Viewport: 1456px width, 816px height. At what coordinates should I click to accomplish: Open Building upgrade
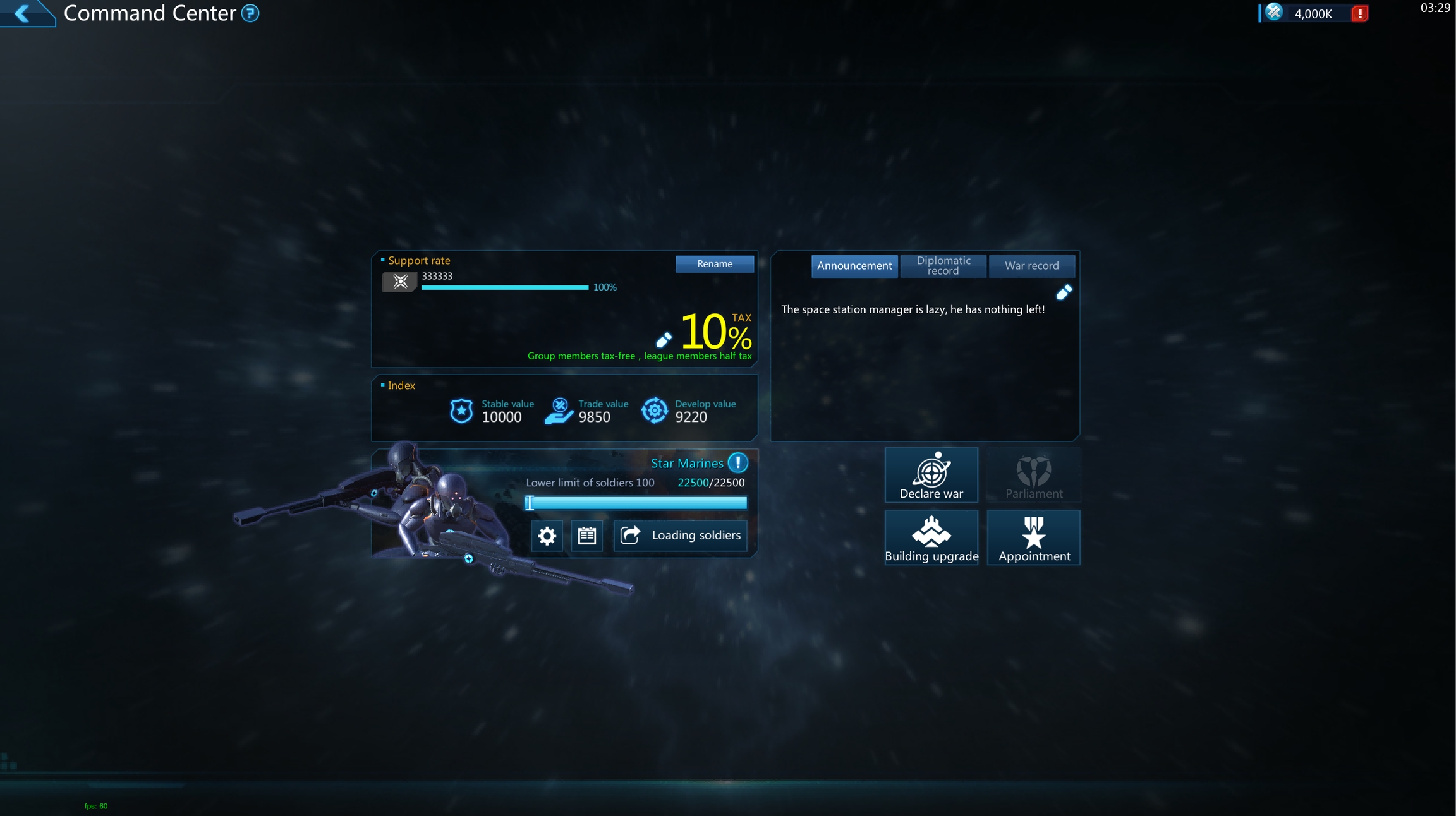931,537
